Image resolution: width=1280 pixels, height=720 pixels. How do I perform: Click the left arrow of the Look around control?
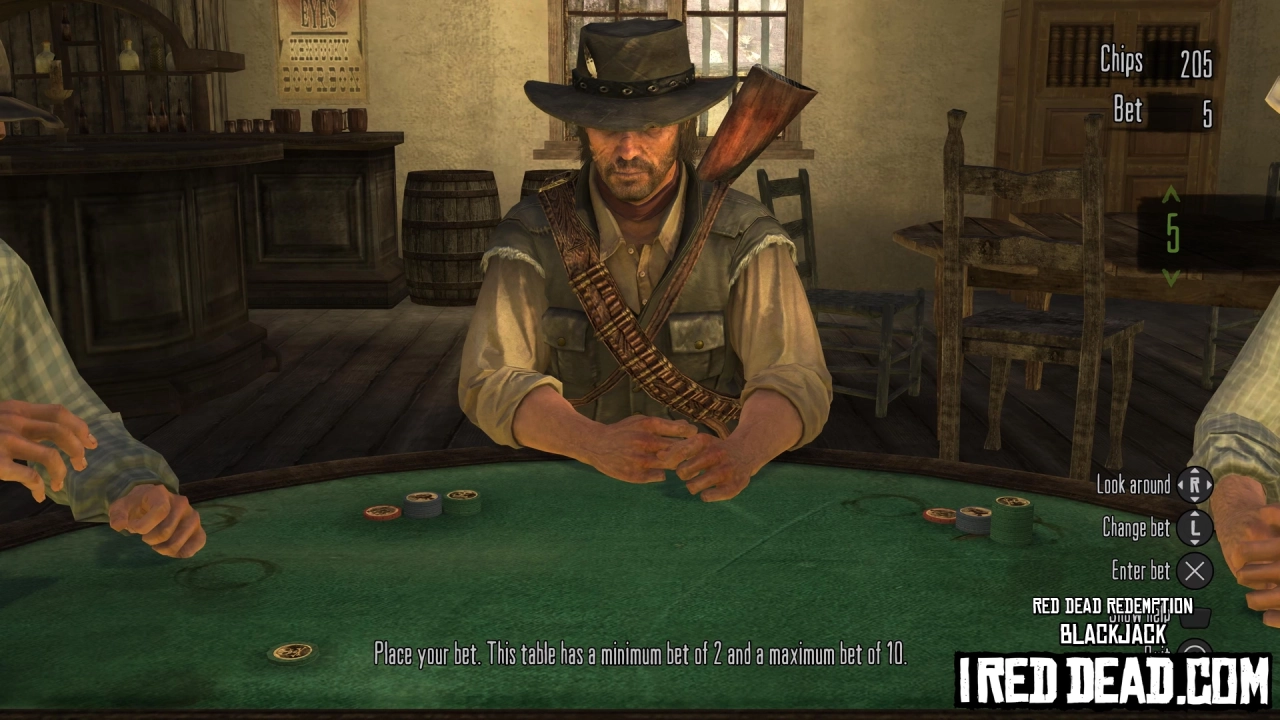(x=1183, y=485)
